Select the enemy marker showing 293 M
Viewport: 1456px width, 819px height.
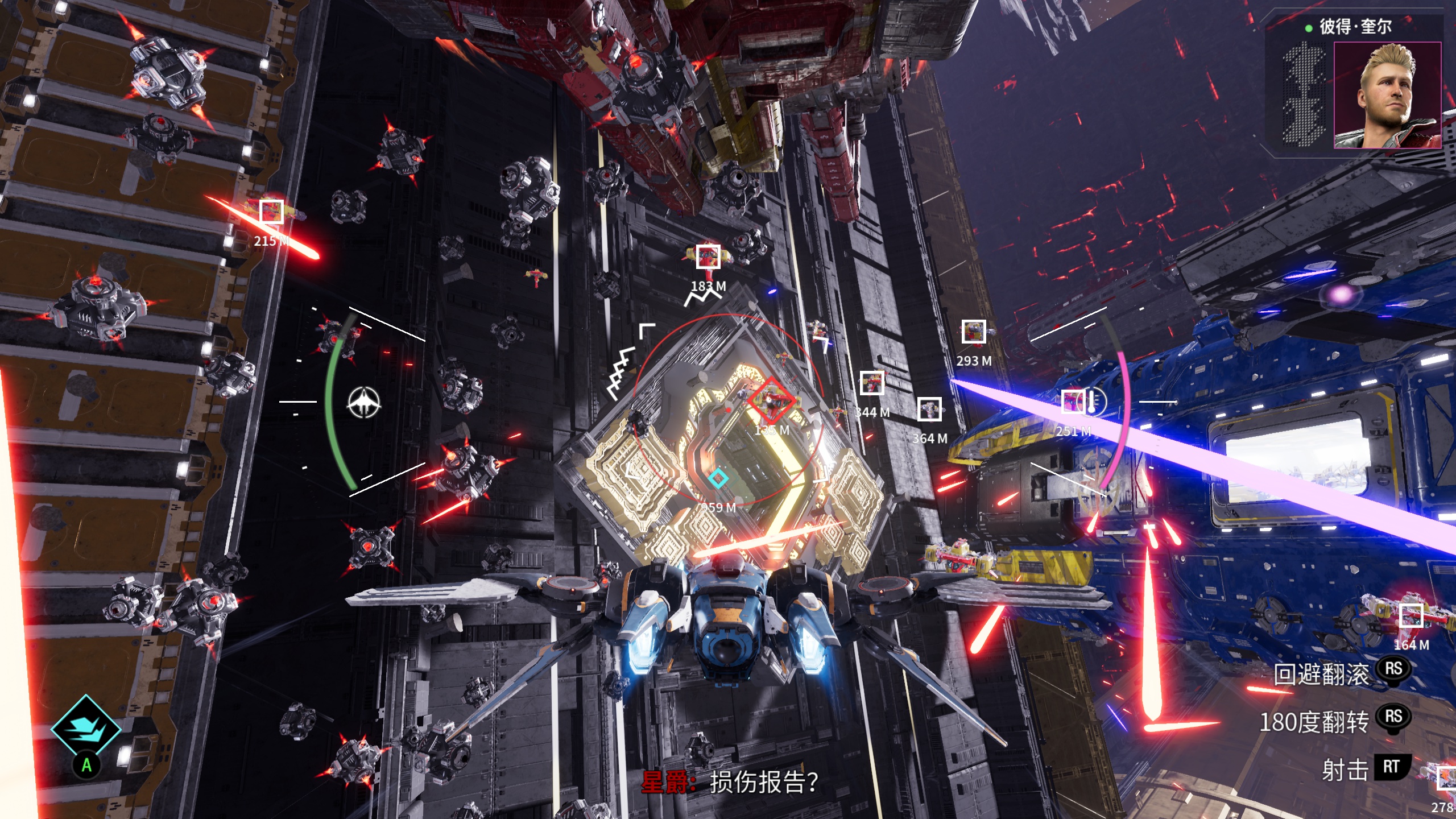pos(973,332)
